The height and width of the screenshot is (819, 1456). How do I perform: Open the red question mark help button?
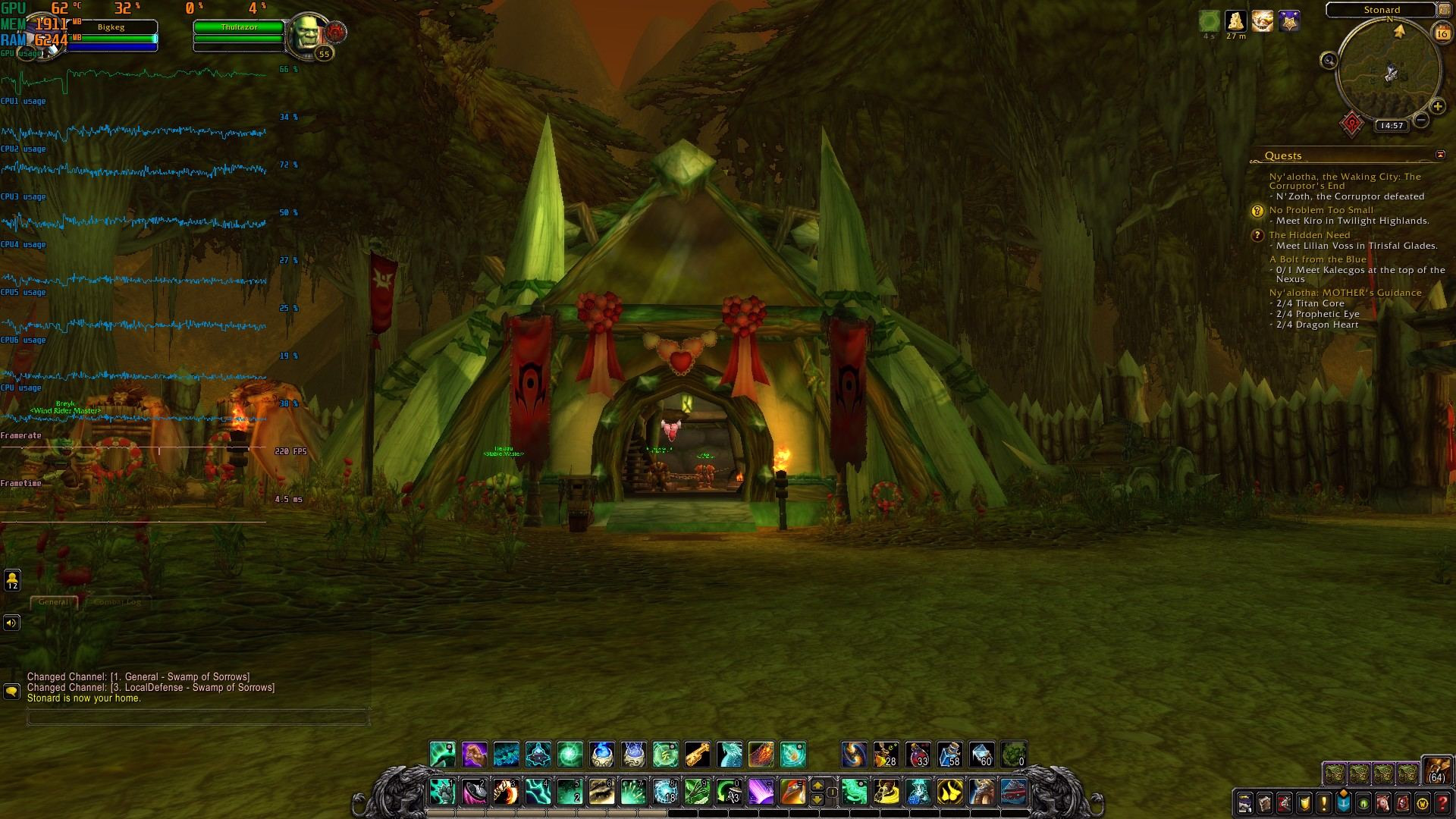coord(1442,802)
